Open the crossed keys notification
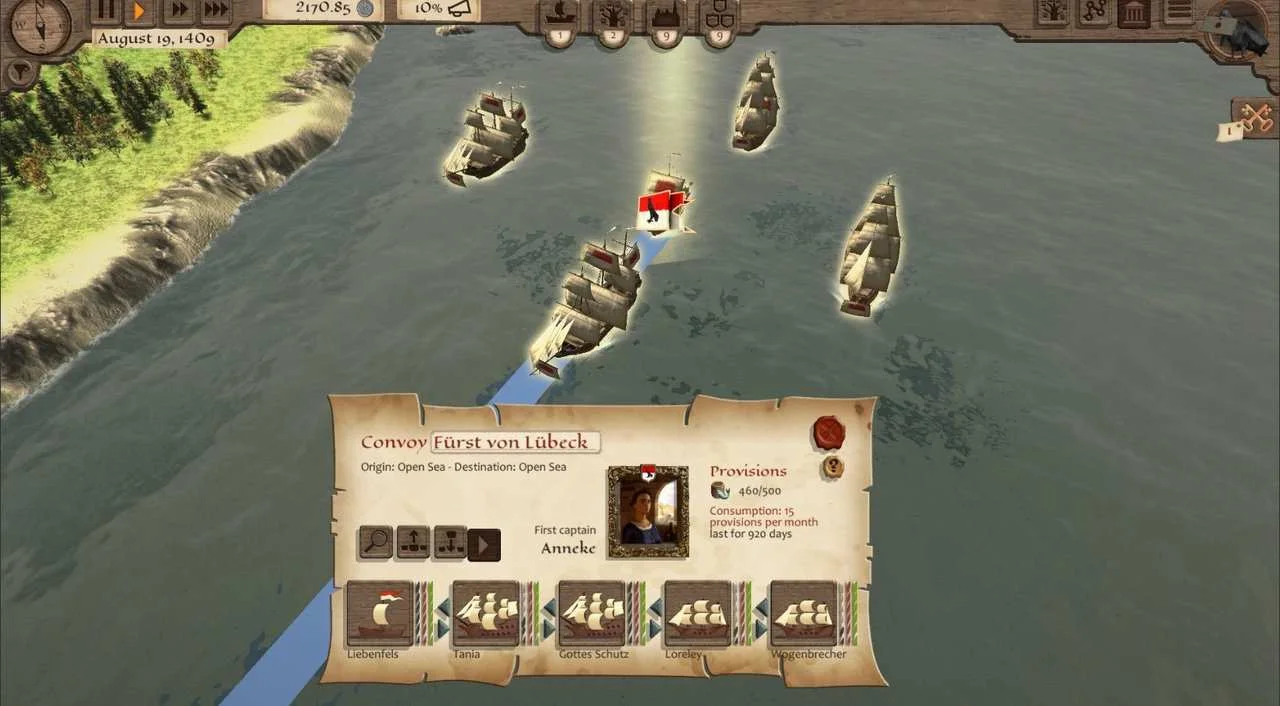The height and width of the screenshot is (706, 1280). (1254, 118)
